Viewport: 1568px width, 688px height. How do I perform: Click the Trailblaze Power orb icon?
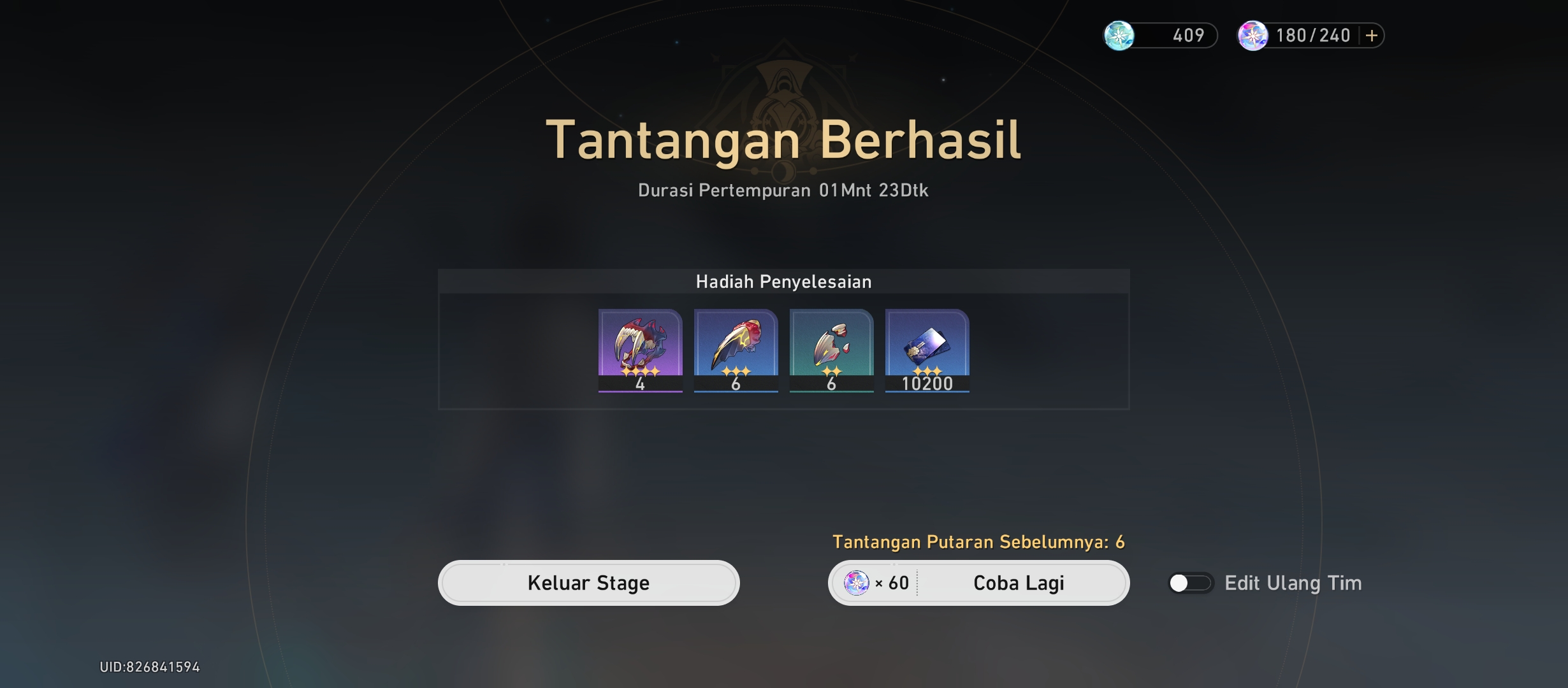tap(1254, 35)
